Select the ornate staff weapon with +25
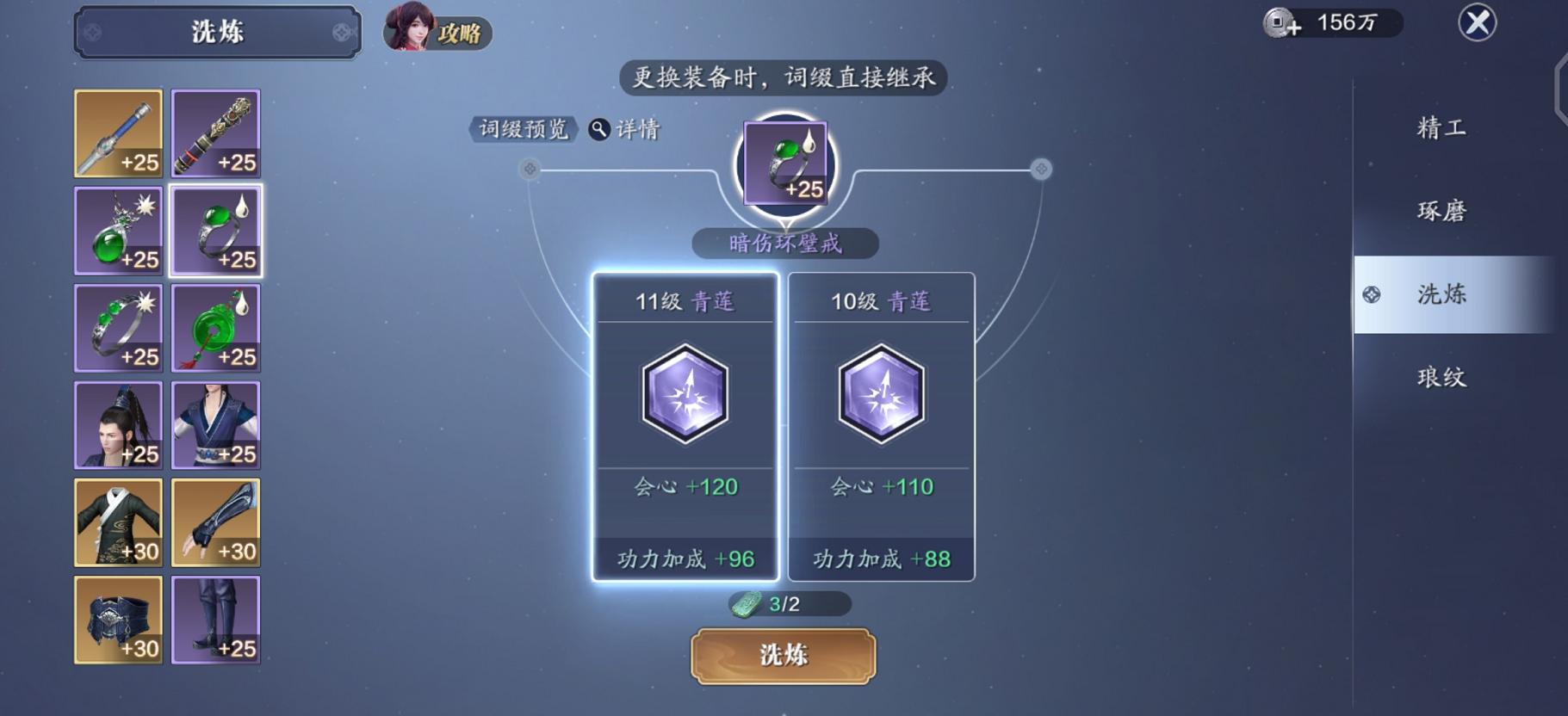This screenshot has height=716, width=1568. pyautogui.click(x=215, y=133)
